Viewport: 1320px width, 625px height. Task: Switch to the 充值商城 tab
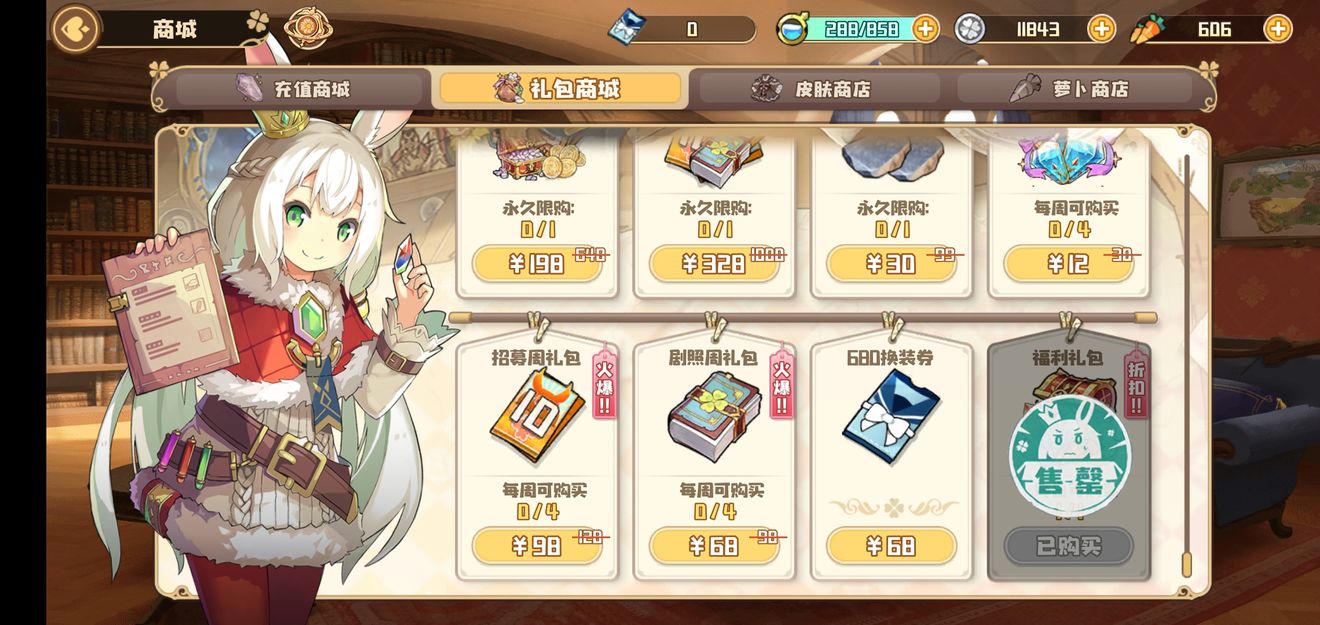(300, 89)
